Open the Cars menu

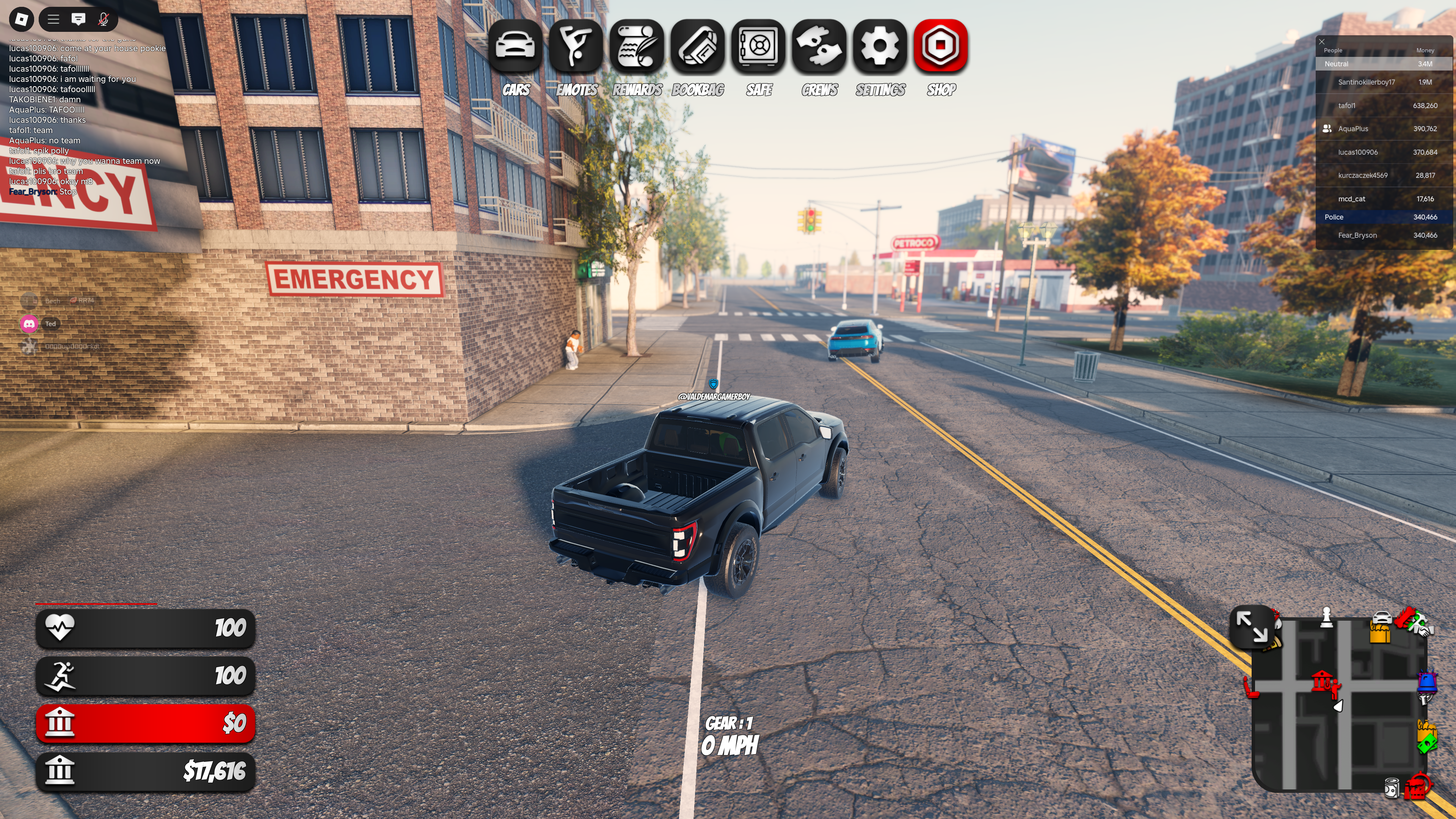(515, 46)
